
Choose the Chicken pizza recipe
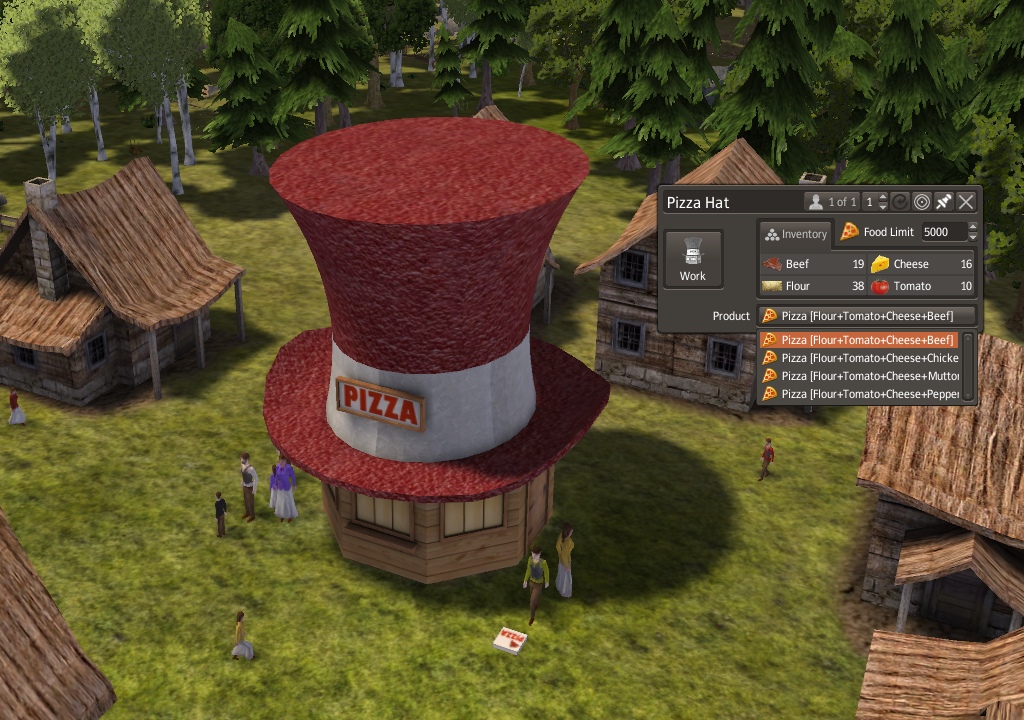pos(859,358)
